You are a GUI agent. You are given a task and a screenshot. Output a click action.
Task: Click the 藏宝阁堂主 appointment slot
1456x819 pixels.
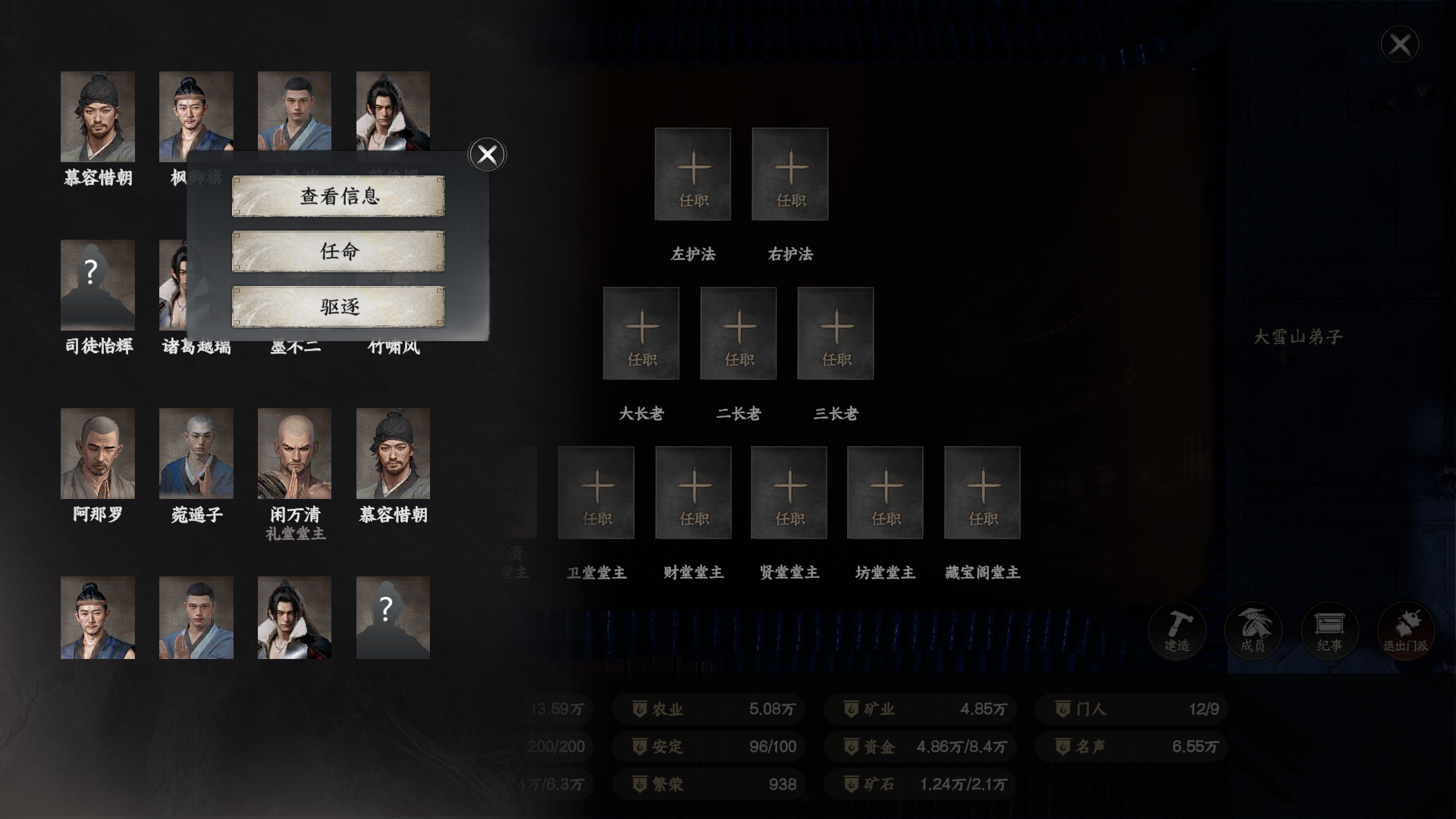tap(981, 491)
